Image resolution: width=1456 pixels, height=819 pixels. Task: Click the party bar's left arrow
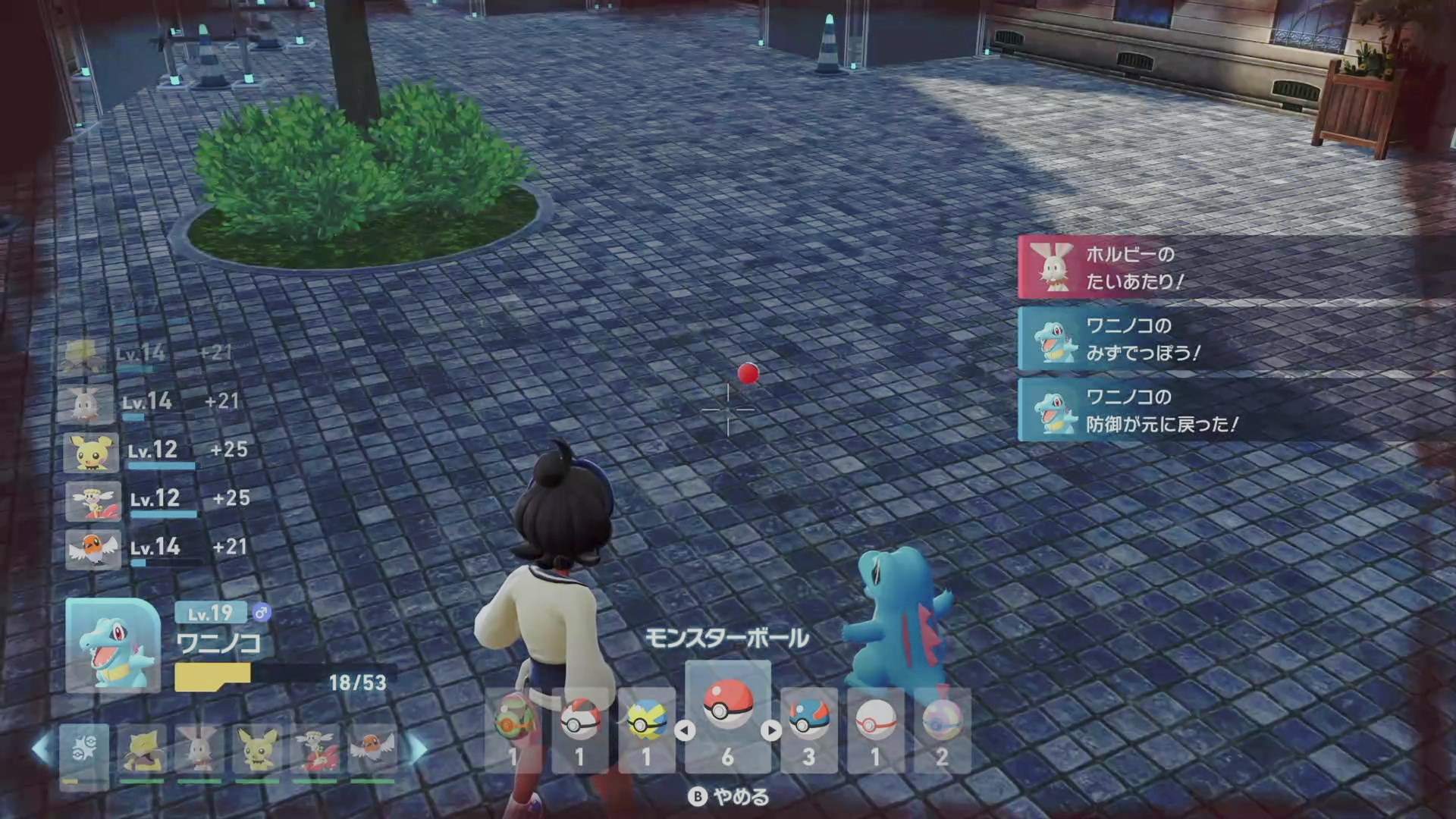point(42,750)
